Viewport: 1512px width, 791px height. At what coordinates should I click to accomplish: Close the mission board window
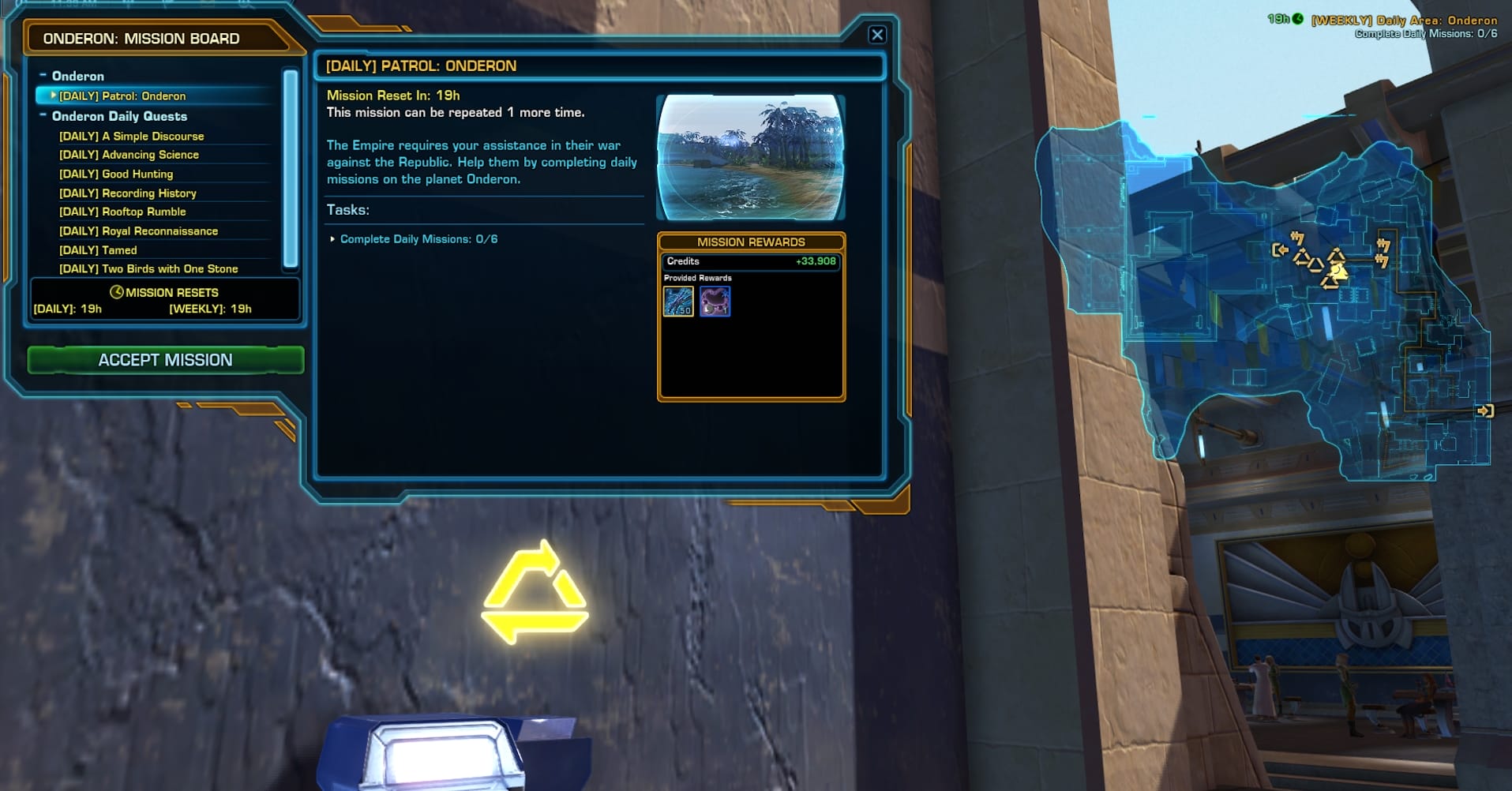[x=876, y=35]
